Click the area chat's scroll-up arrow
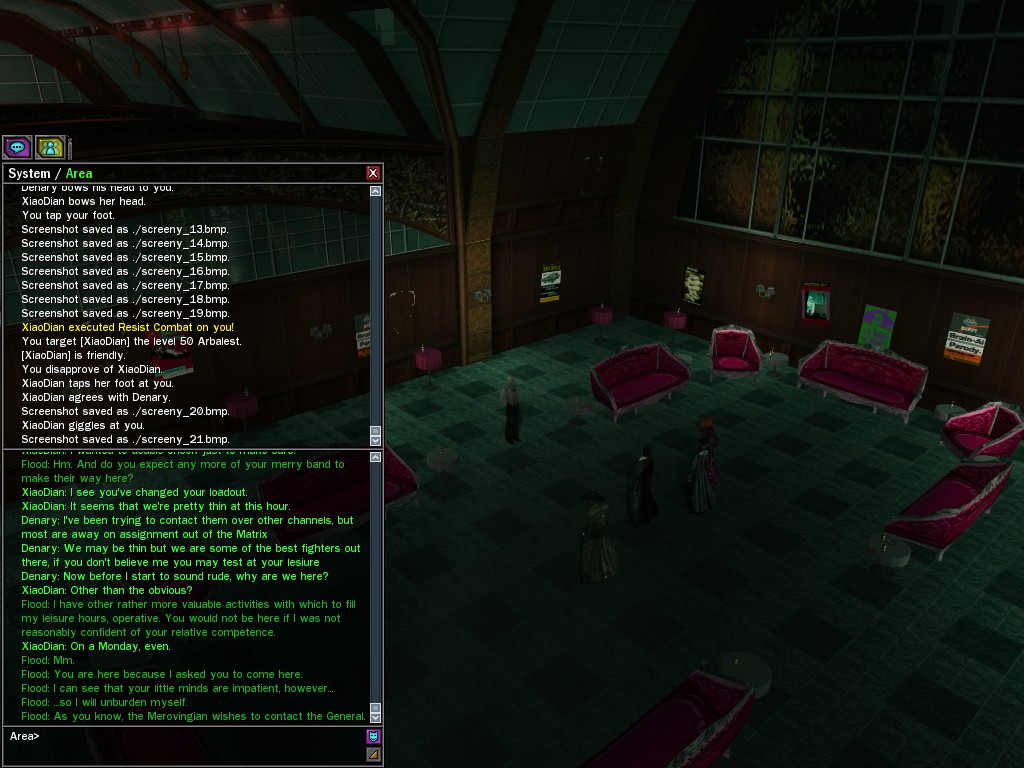The image size is (1024, 768). (x=376, y=457)
